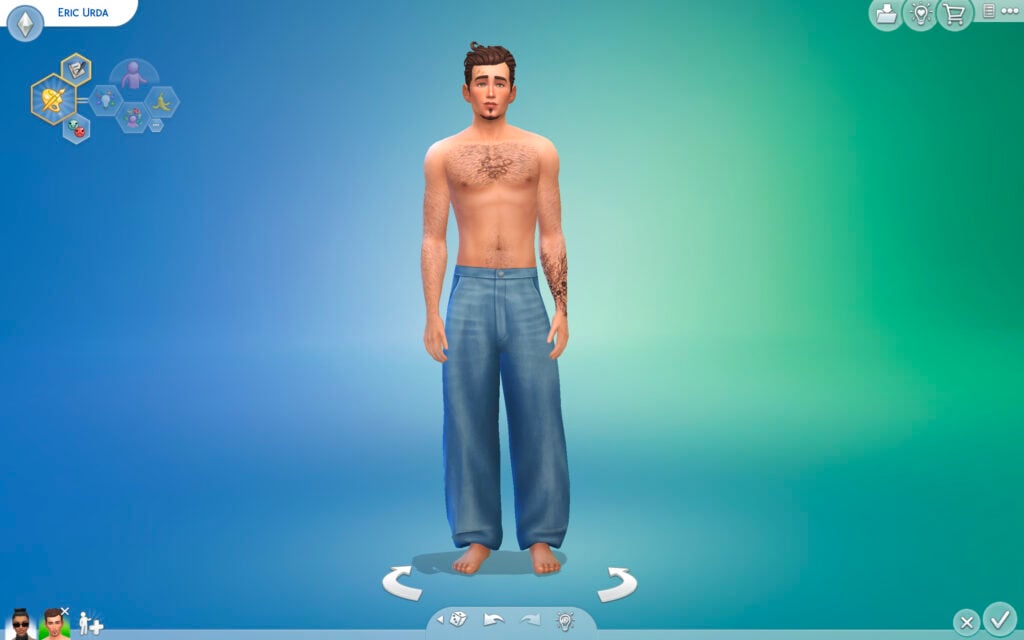Open the heart lightbulb Gallery button
This screenshot has height=640, width=1024.
pos(920,14)
